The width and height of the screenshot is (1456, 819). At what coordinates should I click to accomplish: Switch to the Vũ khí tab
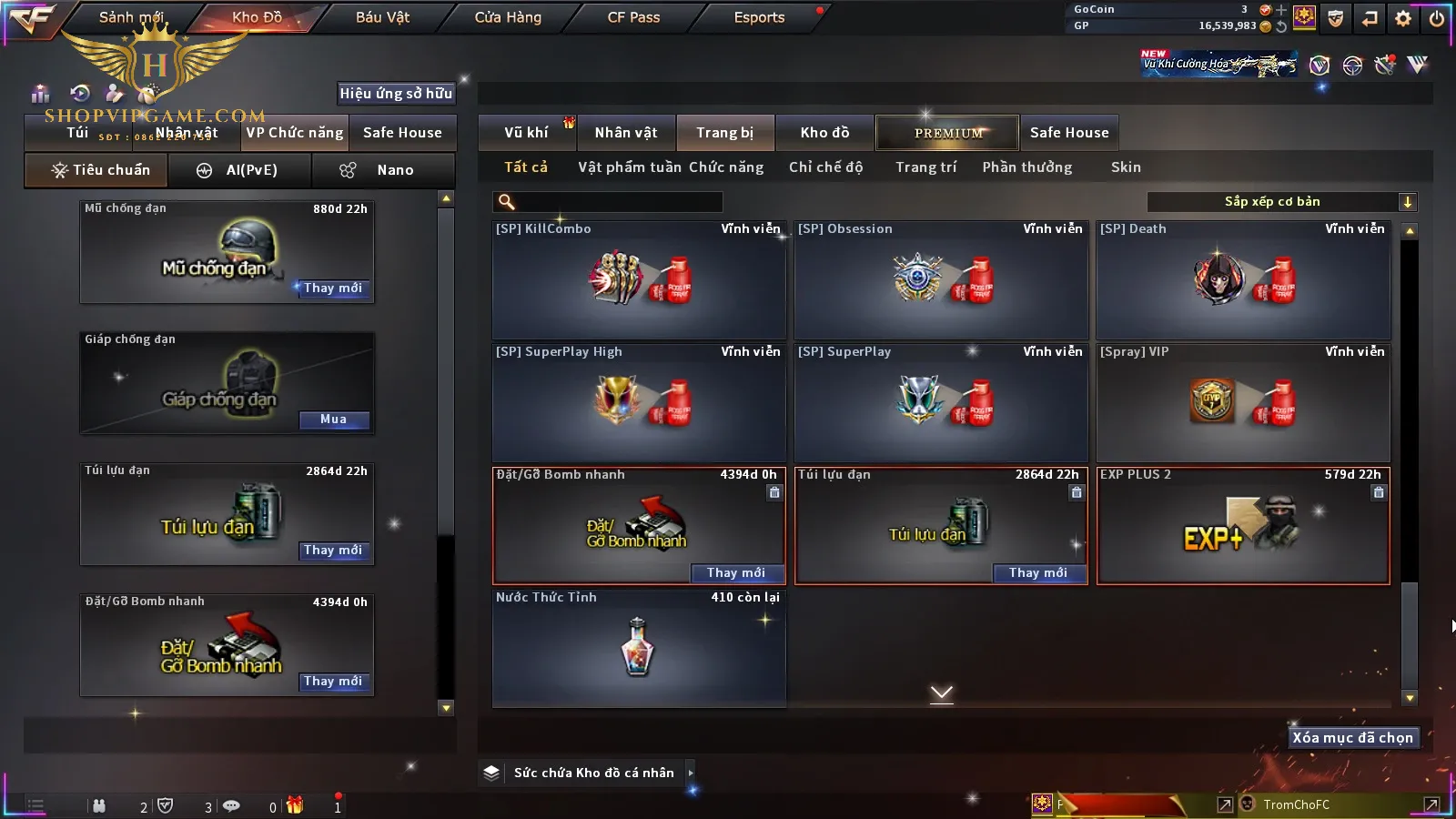(526, 133)
